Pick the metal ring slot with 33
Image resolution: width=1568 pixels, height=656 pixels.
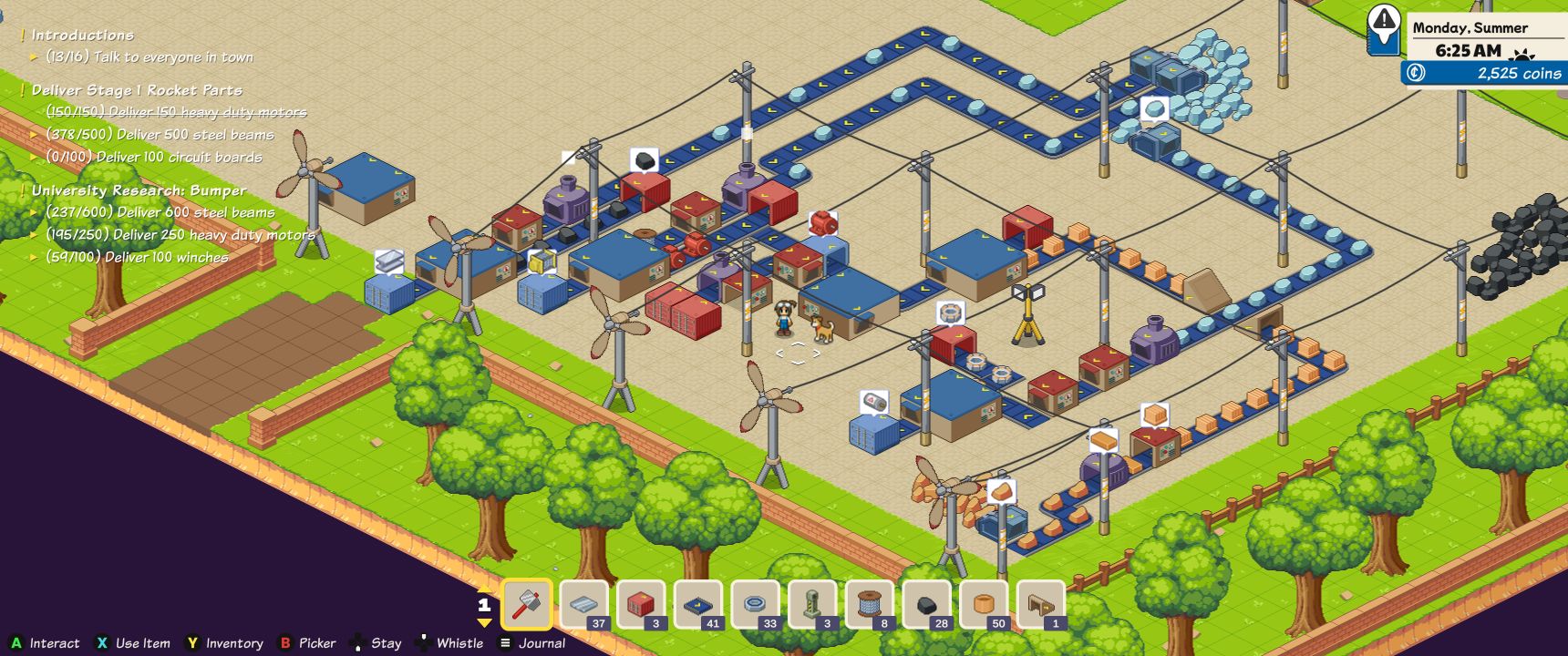pos(756,604)
